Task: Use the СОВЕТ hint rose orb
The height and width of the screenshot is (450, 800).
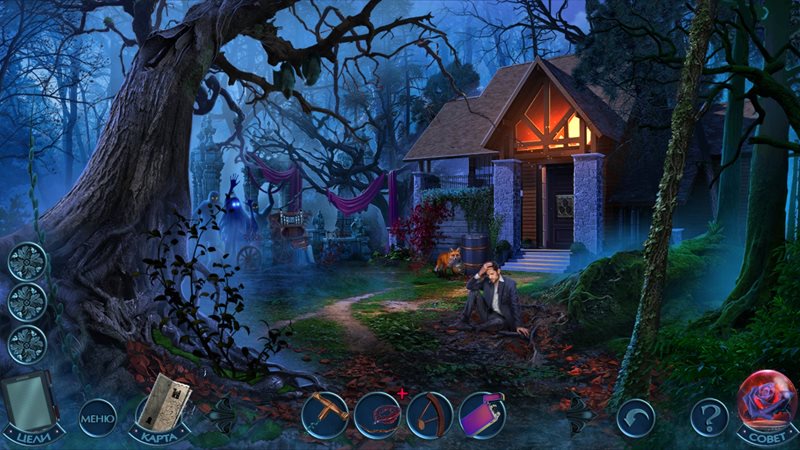Action: click(x=766, y=405)
